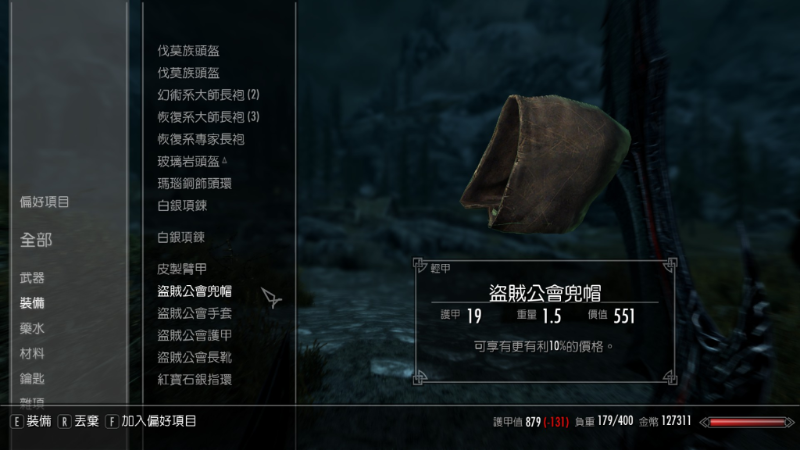
Task: Switch to the 材料 ingredients category
Action: (x=32, y=354)
